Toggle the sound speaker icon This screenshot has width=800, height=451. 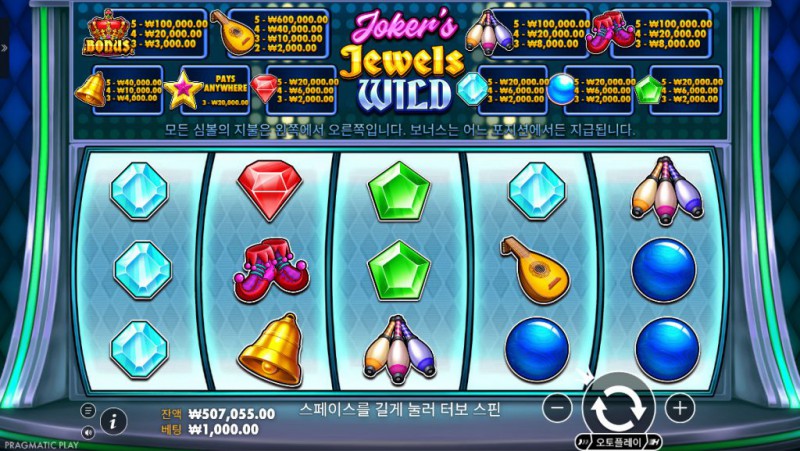88,432
